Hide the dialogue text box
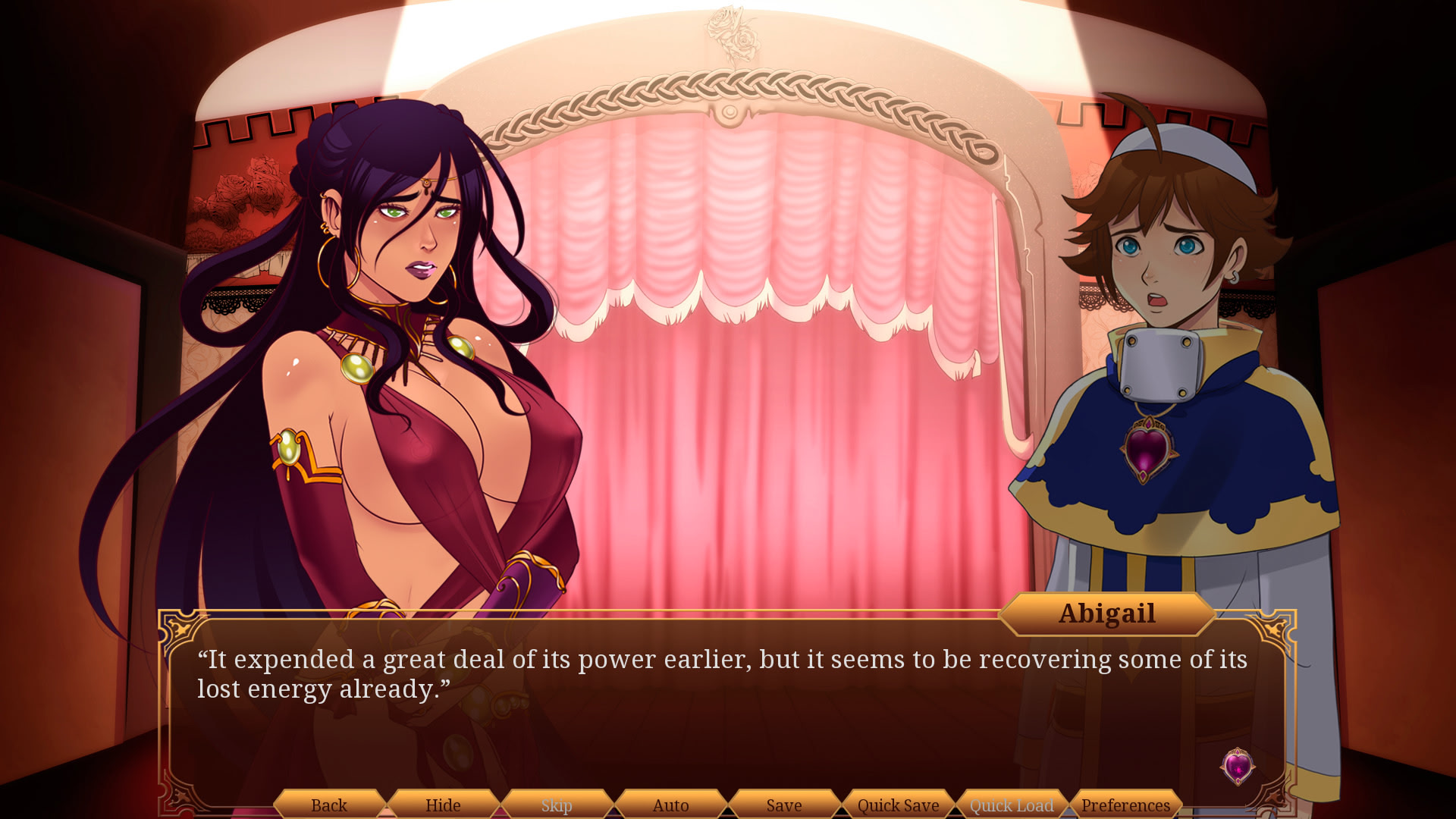Image resolution: width=1456 pixels, height=819 pixels. coord(443,805)
